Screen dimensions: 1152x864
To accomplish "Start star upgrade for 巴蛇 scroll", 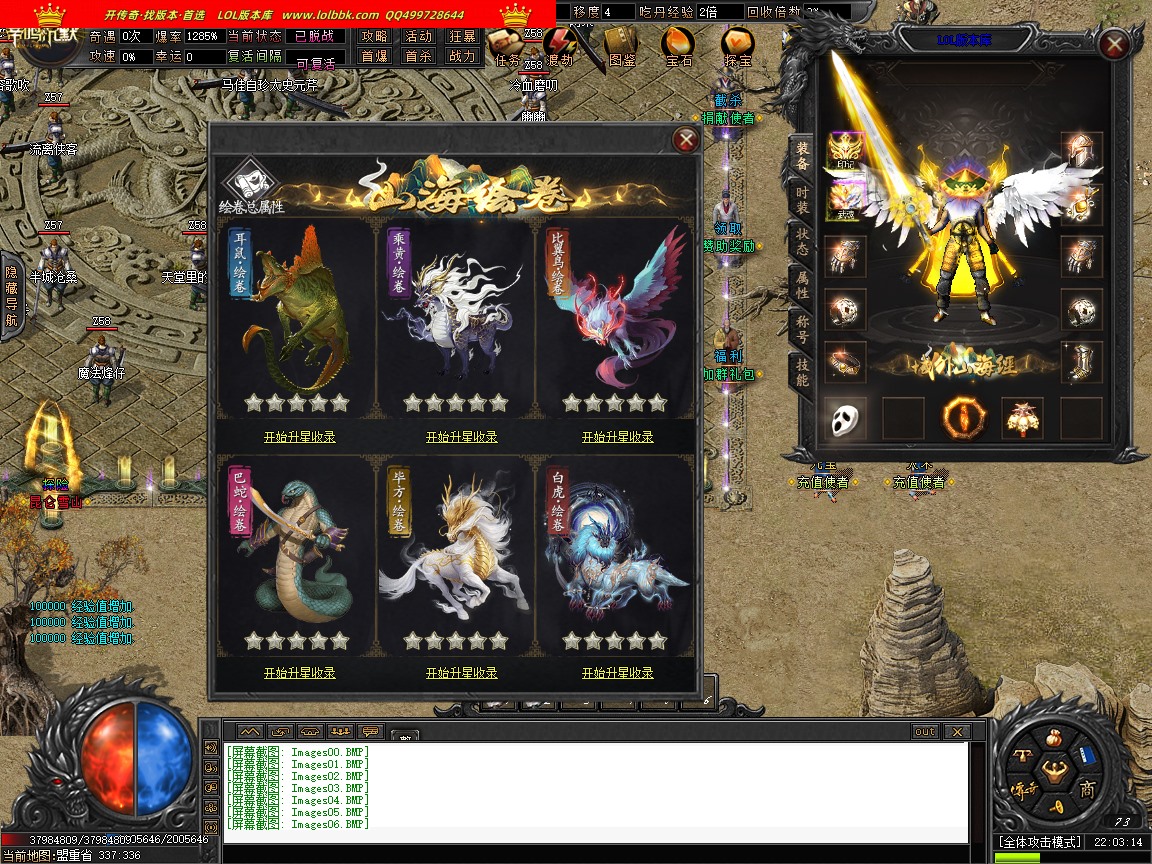I will (x=299, y=673).
